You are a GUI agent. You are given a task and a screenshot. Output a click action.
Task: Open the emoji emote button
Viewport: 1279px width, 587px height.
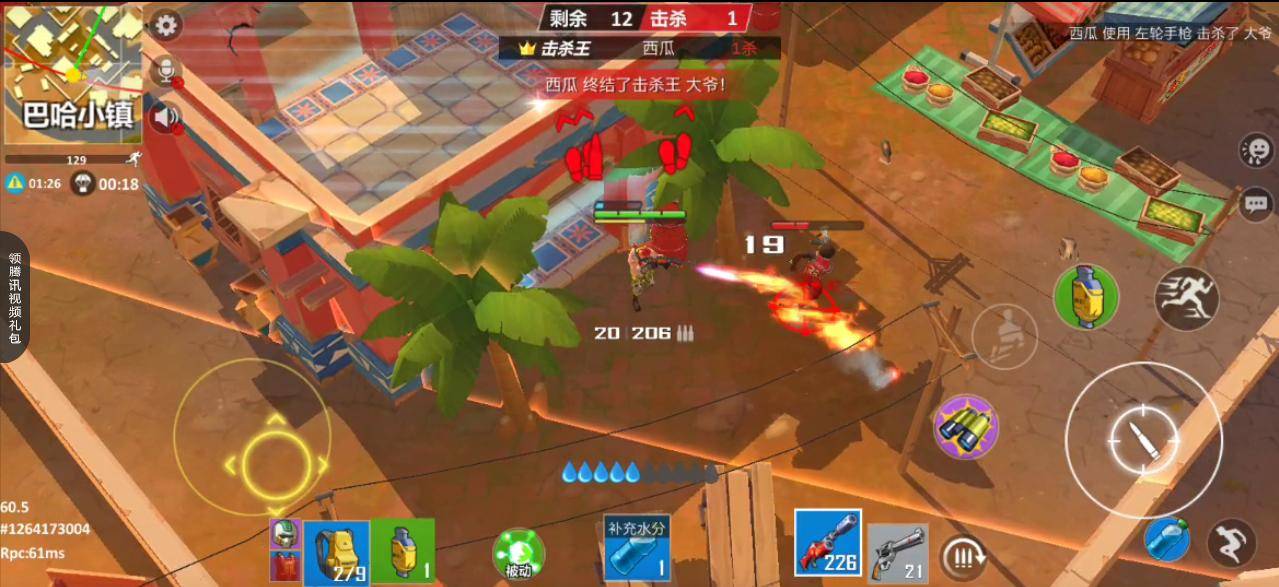pyautogui.click(x=1255, y=150)
